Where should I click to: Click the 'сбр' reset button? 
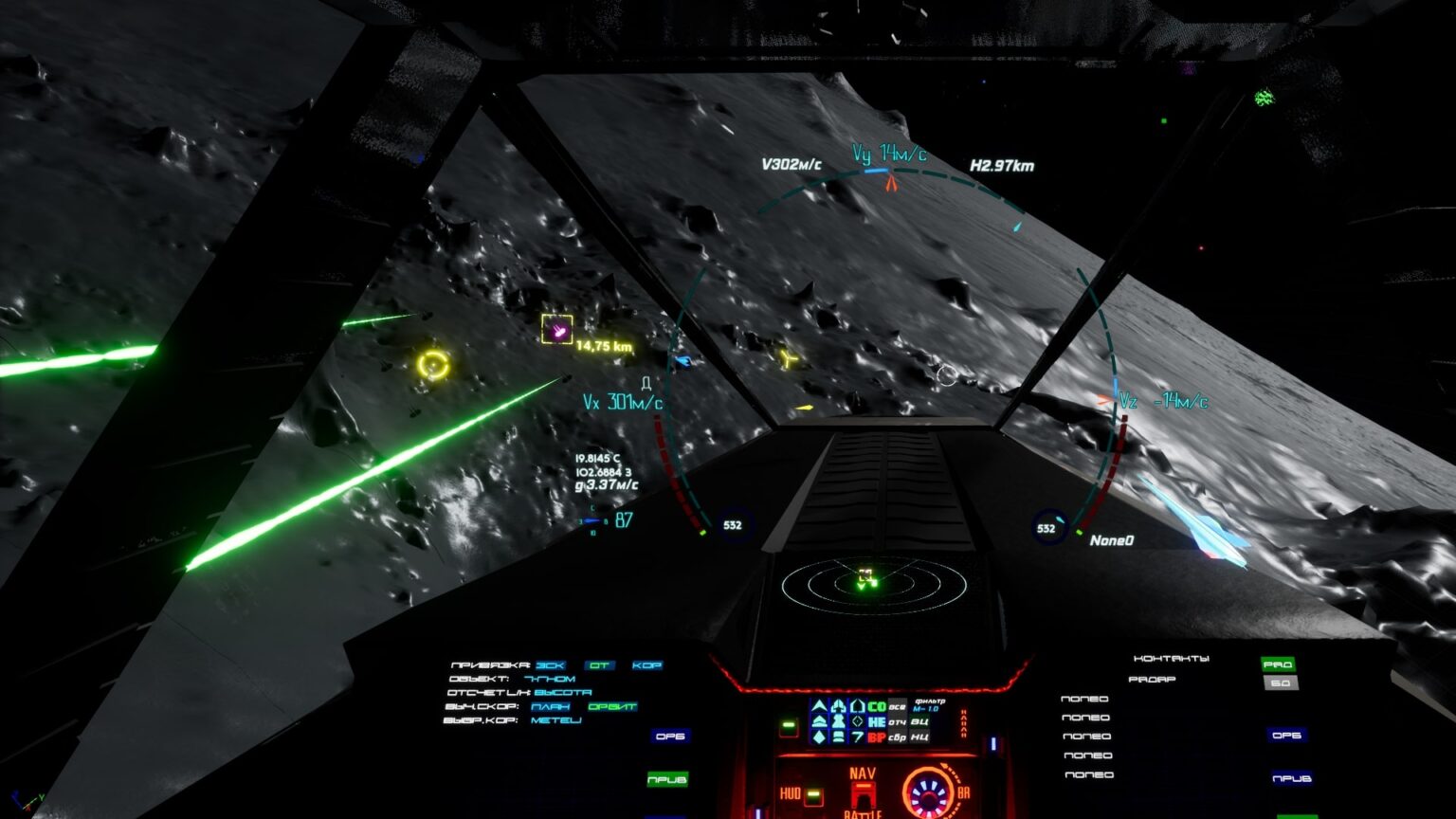[897, 737]
